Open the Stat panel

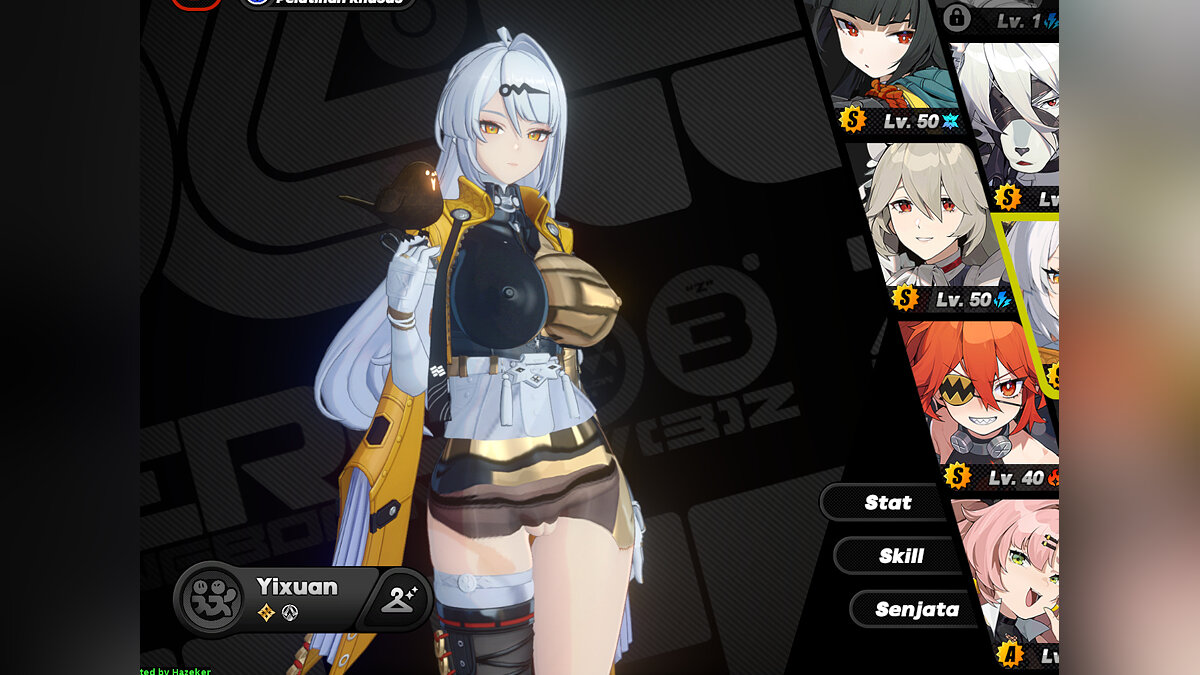pyautogui.click(x=887, y=502)
